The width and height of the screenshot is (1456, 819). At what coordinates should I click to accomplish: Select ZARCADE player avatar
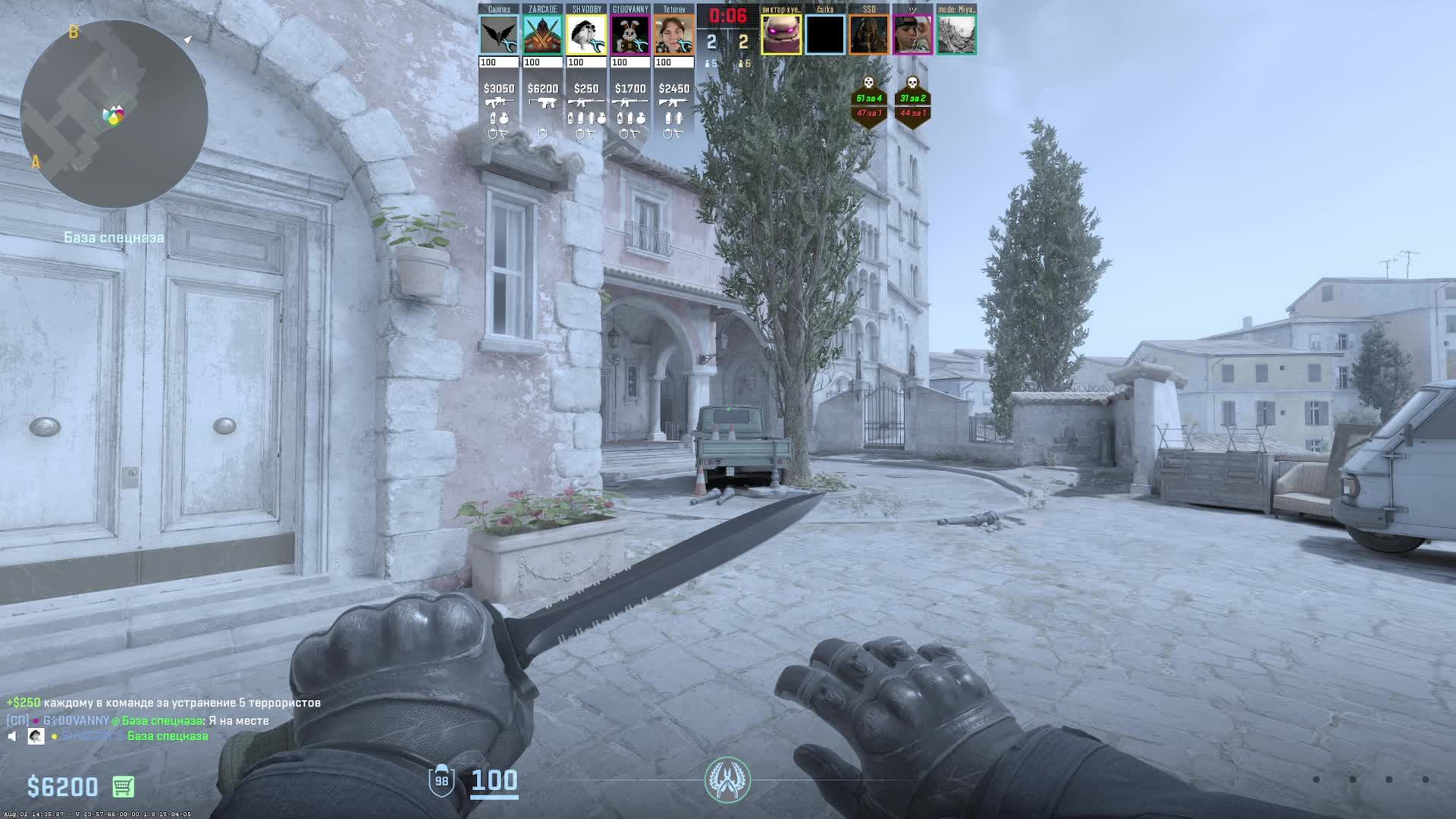click(x=543, y=35)
